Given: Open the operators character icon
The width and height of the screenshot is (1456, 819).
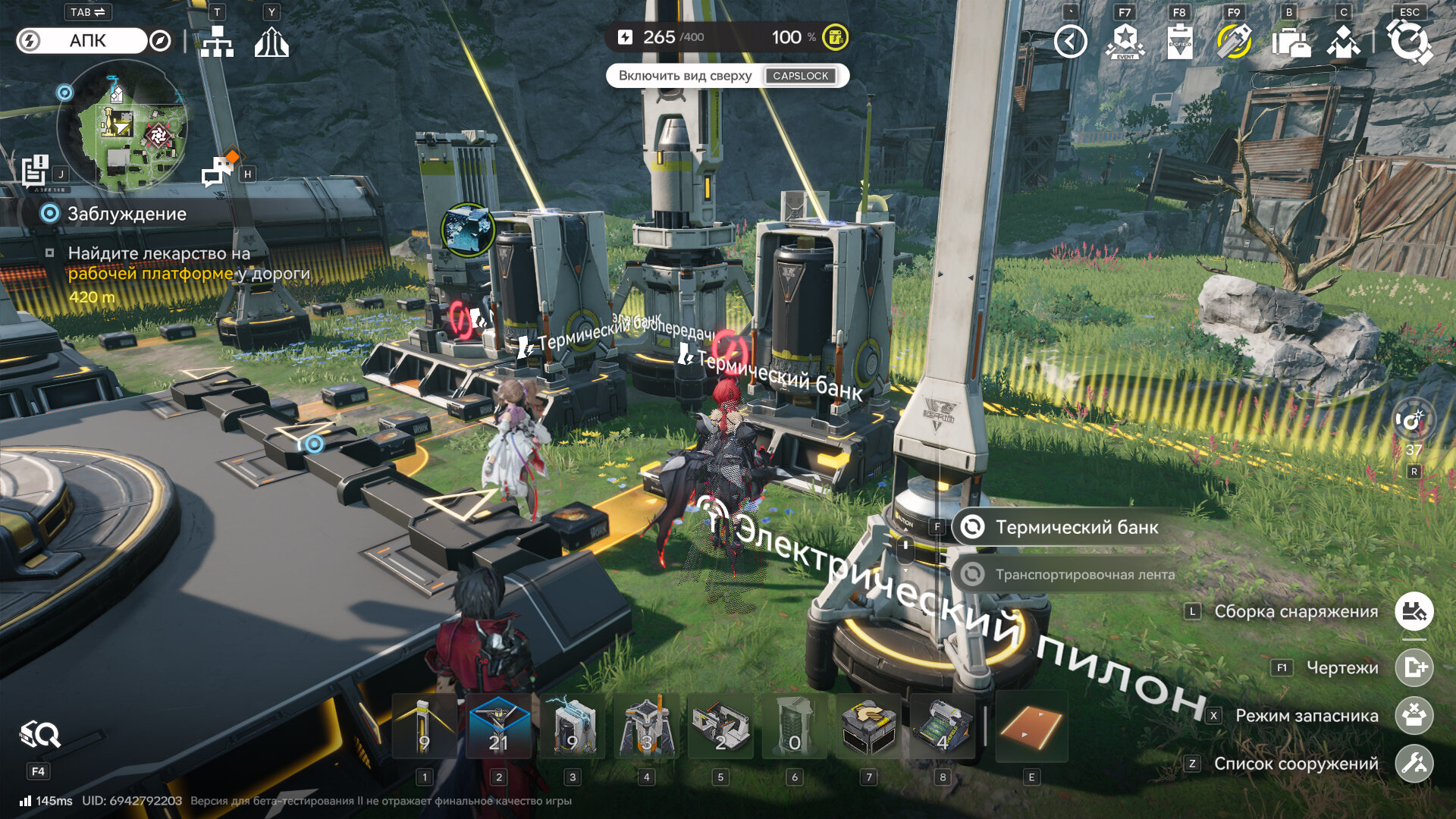Looking at the screenshot, I should click(x=1343, y=42).
